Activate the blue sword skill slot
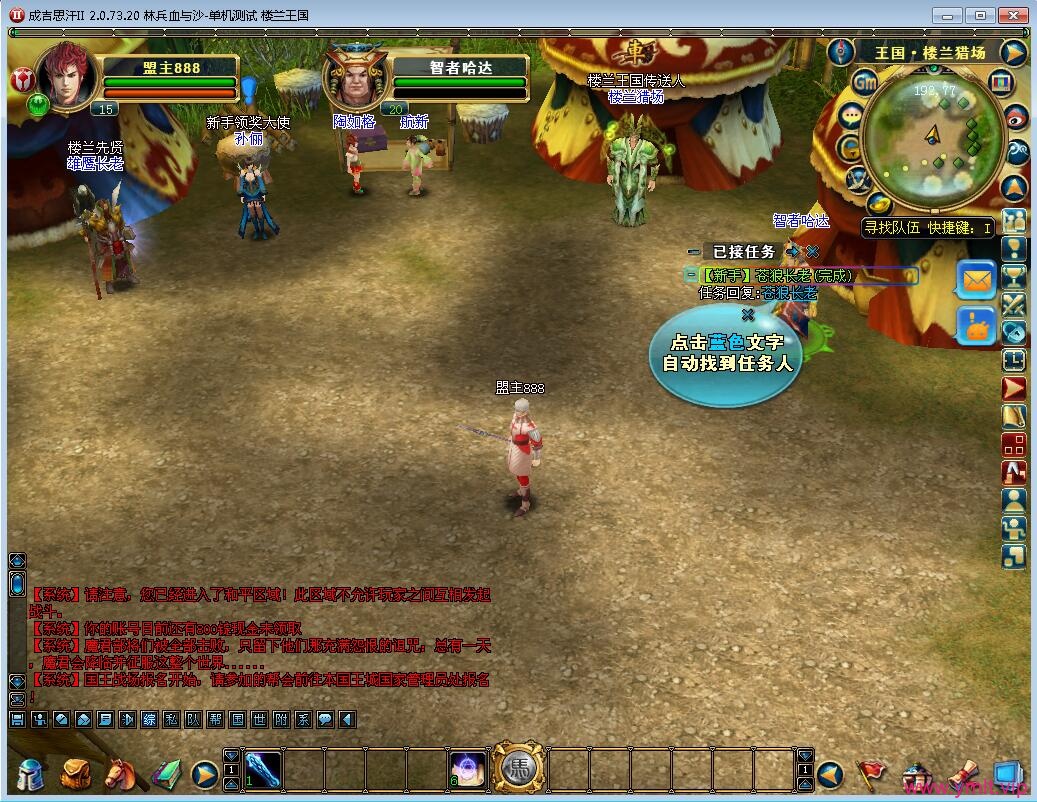 264,770
